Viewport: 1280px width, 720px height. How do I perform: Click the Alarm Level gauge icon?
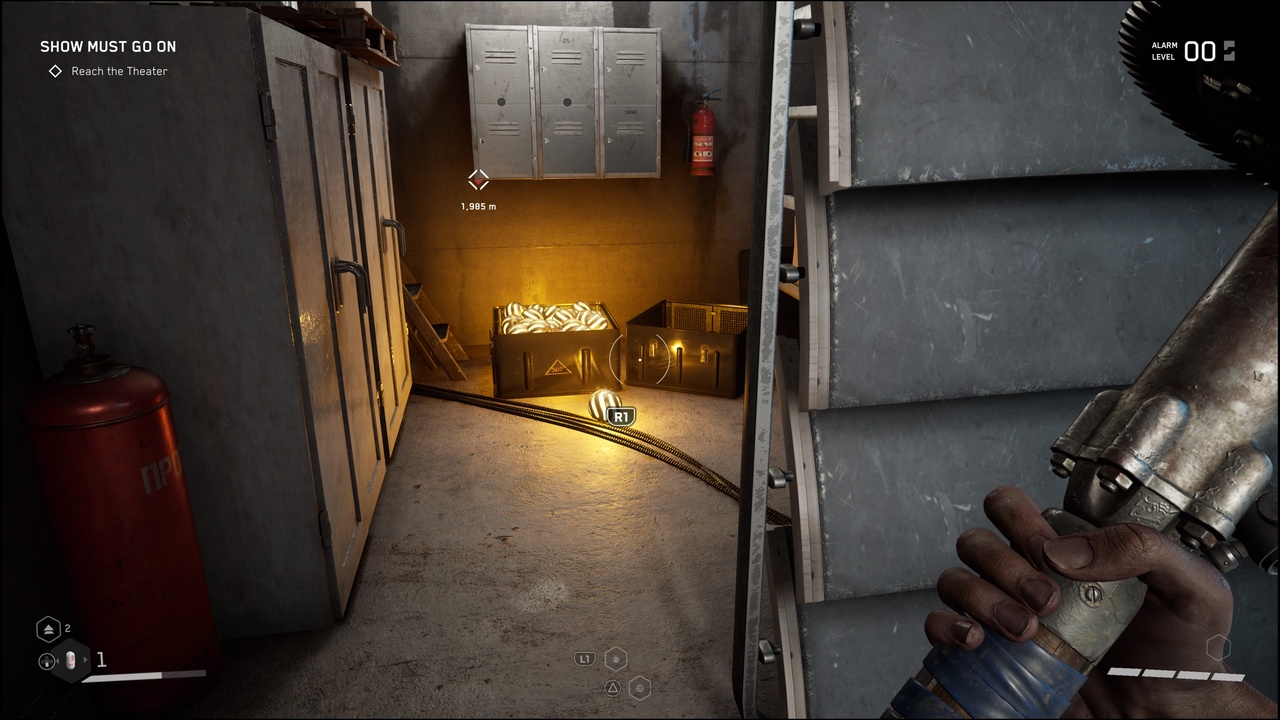[x=1228, y=51]
